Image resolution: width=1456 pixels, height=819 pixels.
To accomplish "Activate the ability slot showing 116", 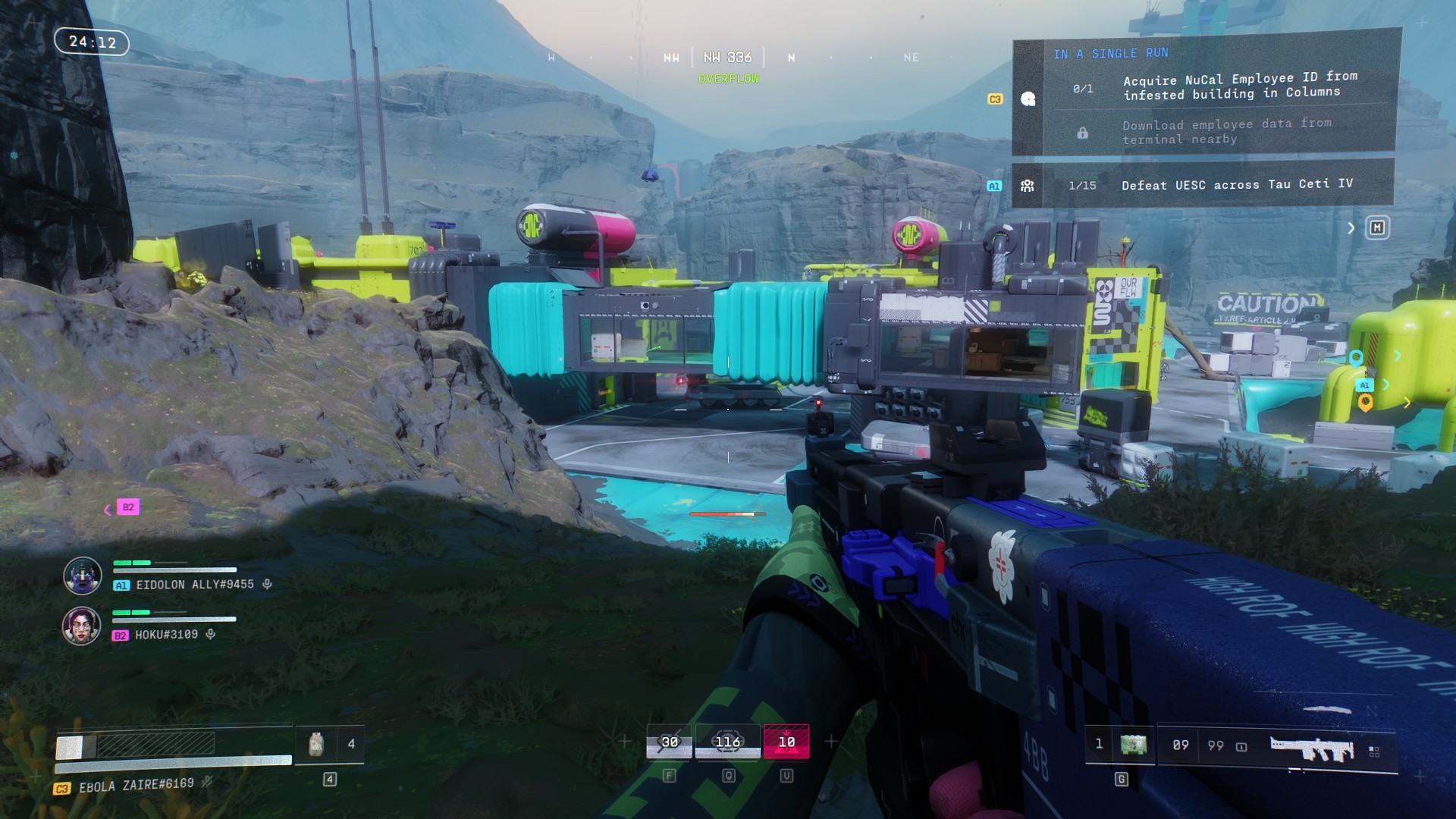I will (727, 742).
